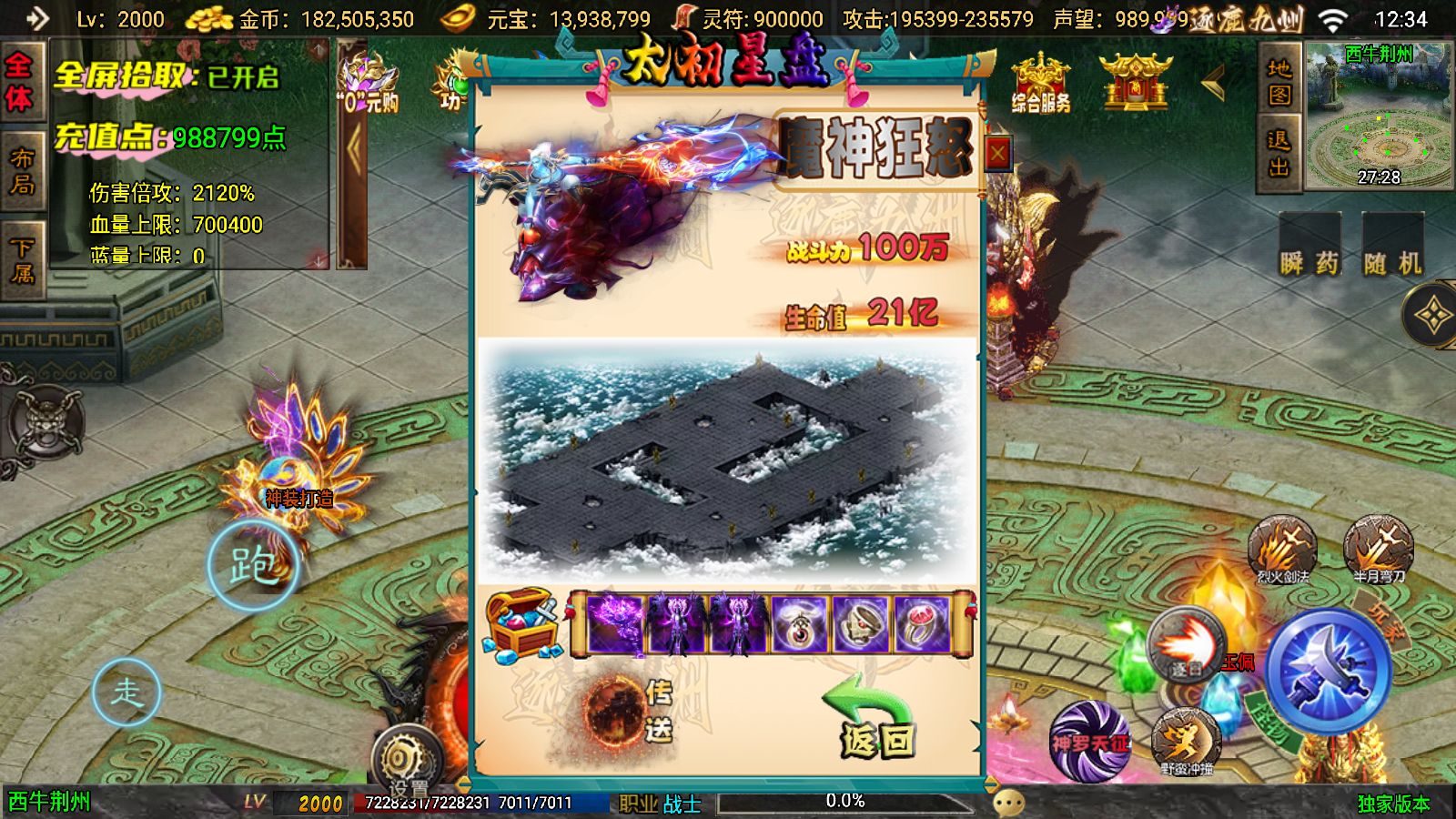Switch to the 全体 tab
Screen dimensions: 1456x819
pyautogui.click(x=20, y=82)
